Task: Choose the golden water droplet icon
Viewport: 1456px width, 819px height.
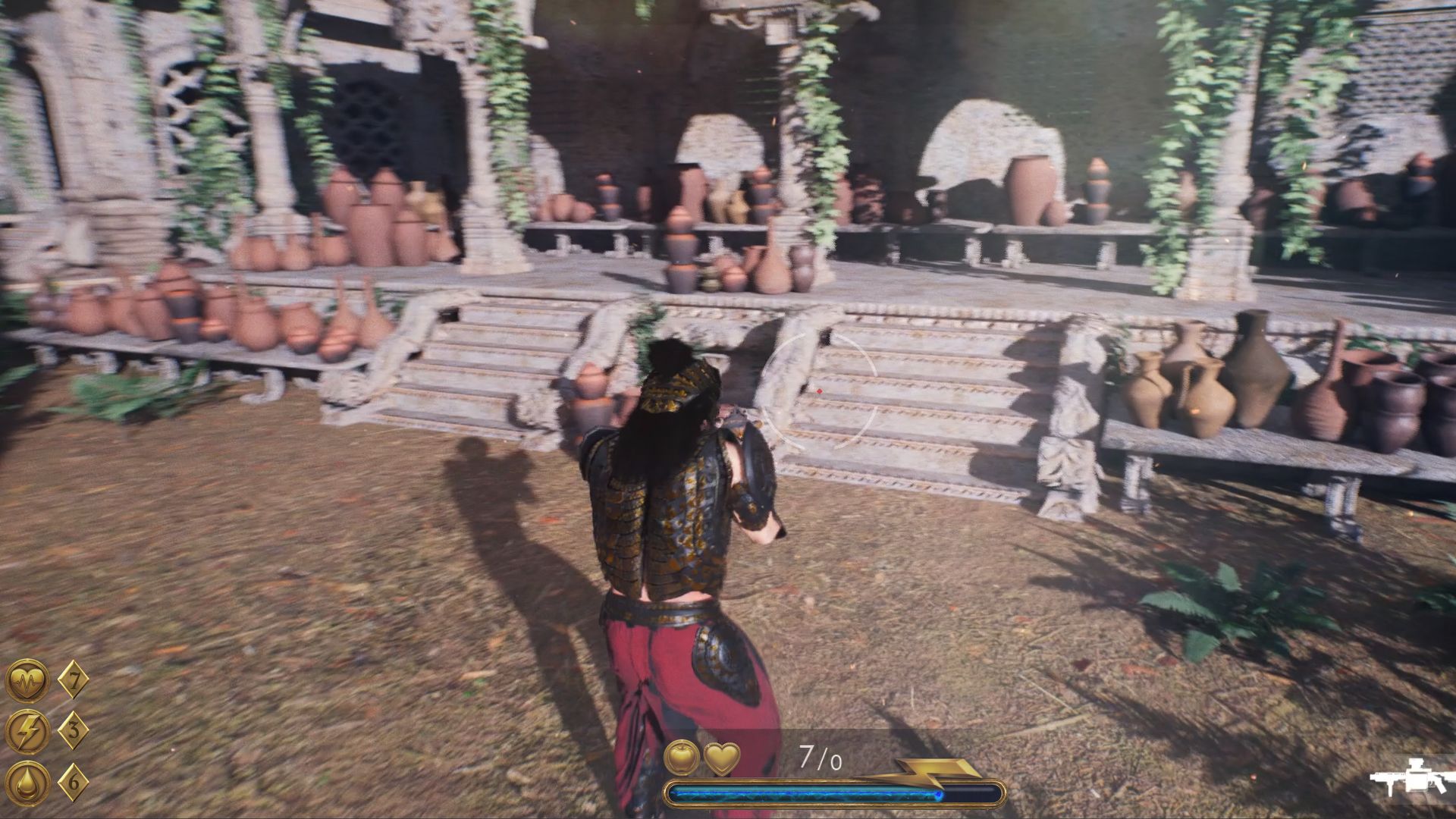Action: point(27,782)
